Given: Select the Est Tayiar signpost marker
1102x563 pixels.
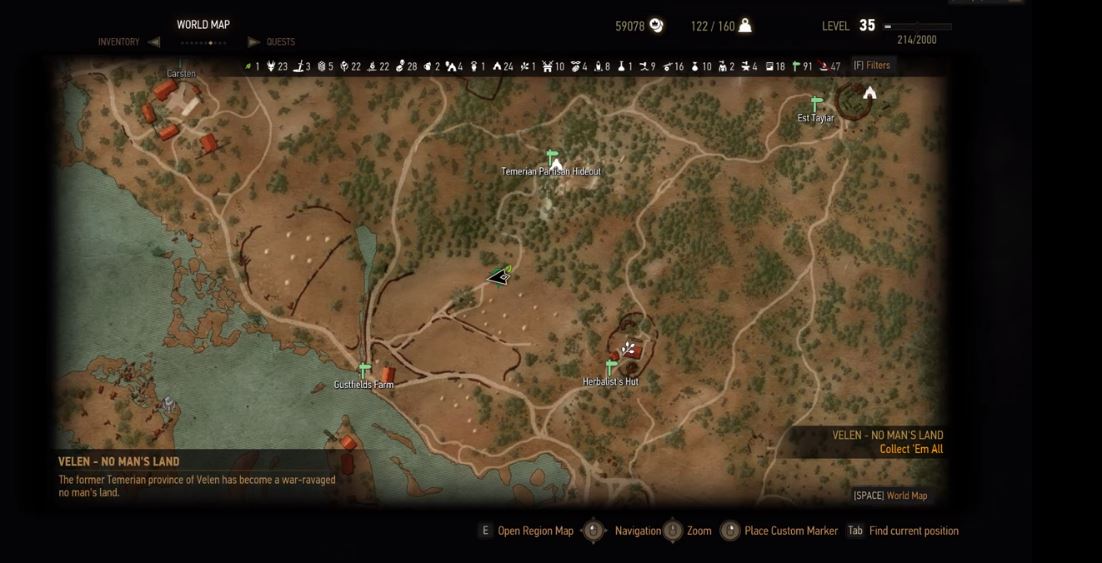Looking at the screenshot, I should tap(816, 104).
